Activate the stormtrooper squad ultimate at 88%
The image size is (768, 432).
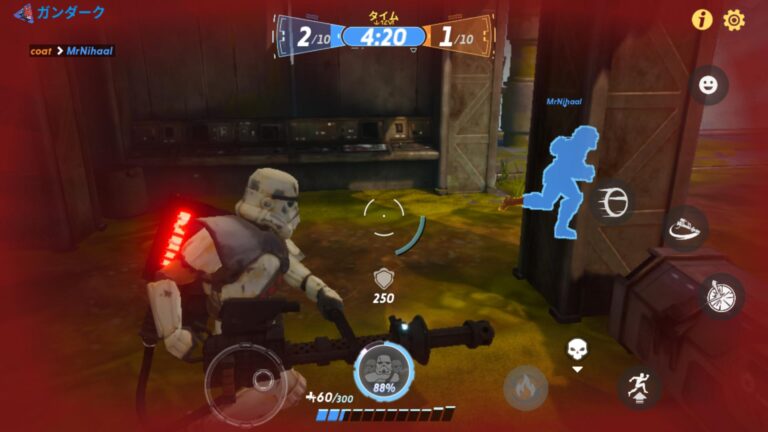coord(383,369)
